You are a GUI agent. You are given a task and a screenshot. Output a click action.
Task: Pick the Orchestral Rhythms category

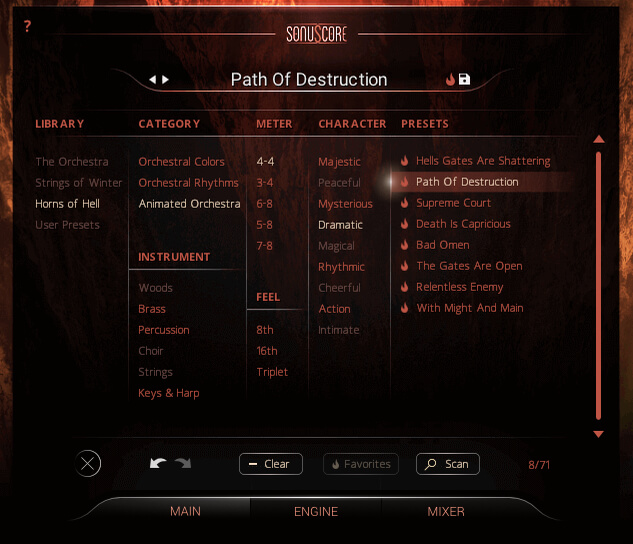188,183
